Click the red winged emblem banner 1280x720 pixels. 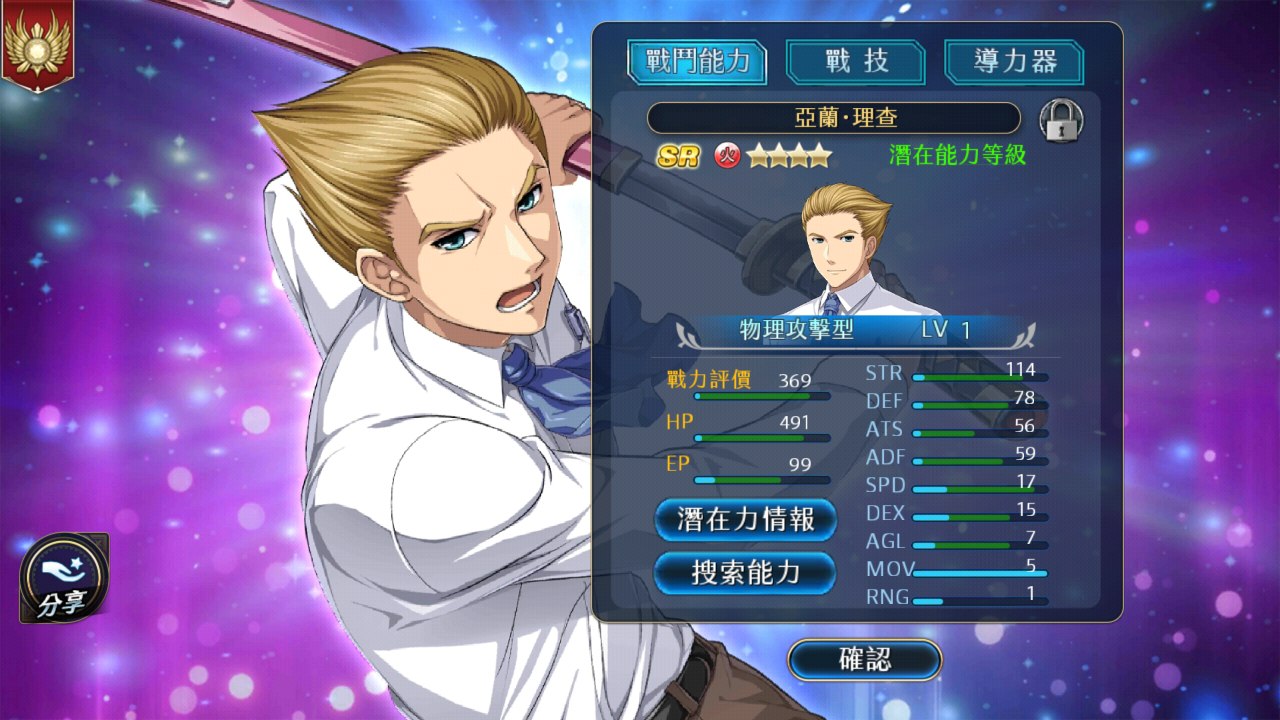pos(38,44)
